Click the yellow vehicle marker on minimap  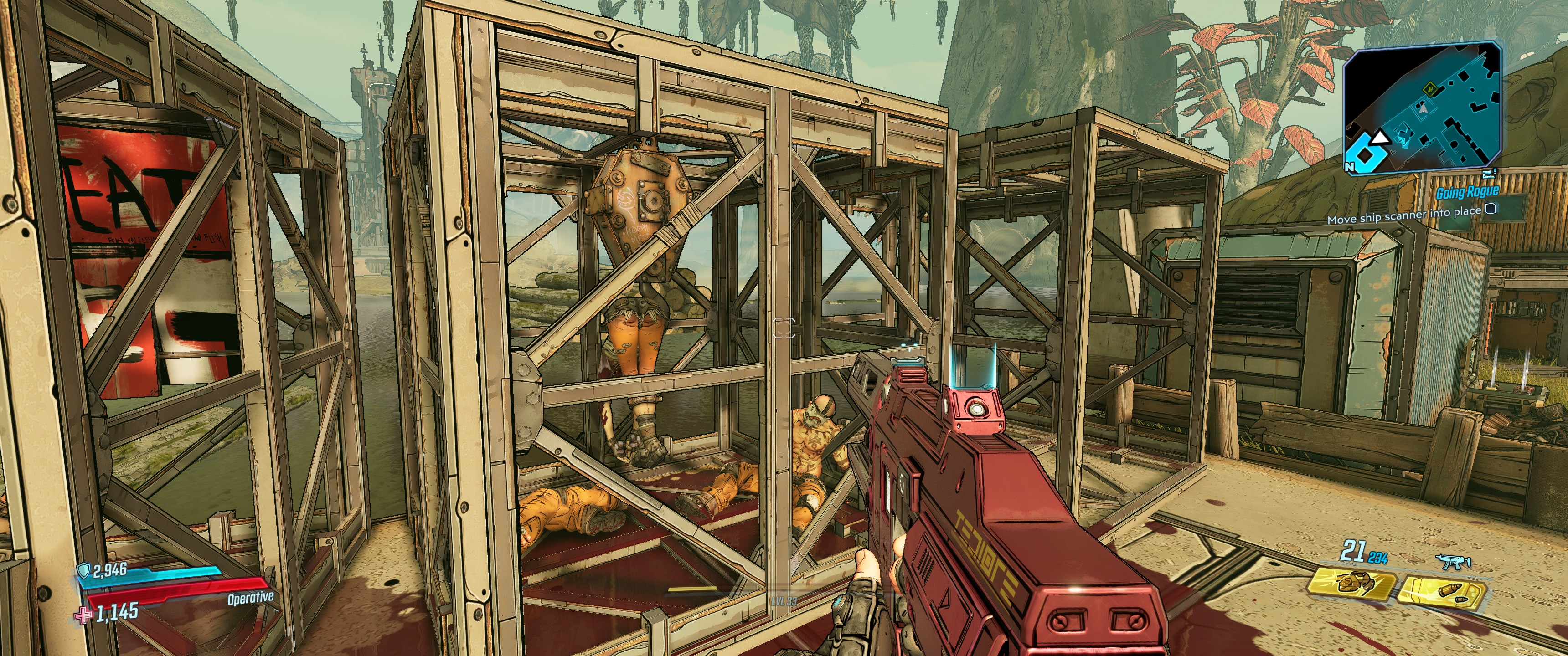coord(1430,89)
